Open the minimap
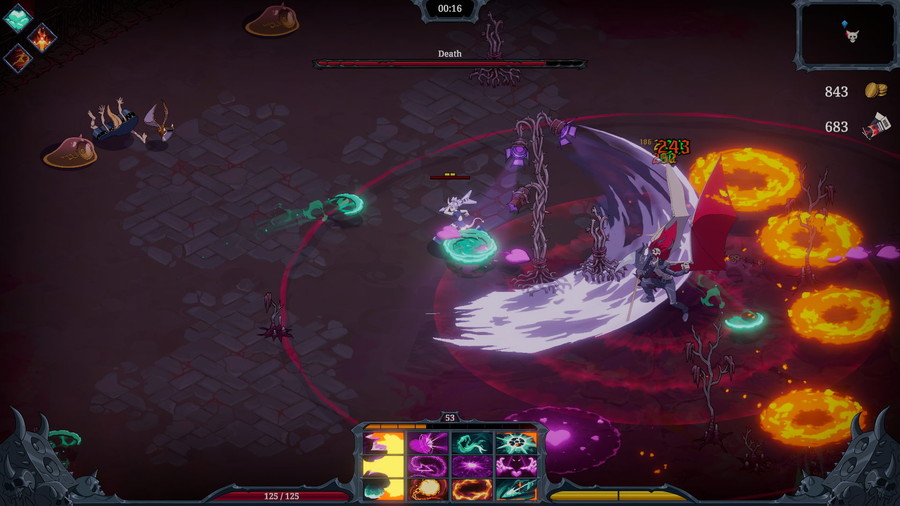 pyautogui.click(x=845, y=34)
